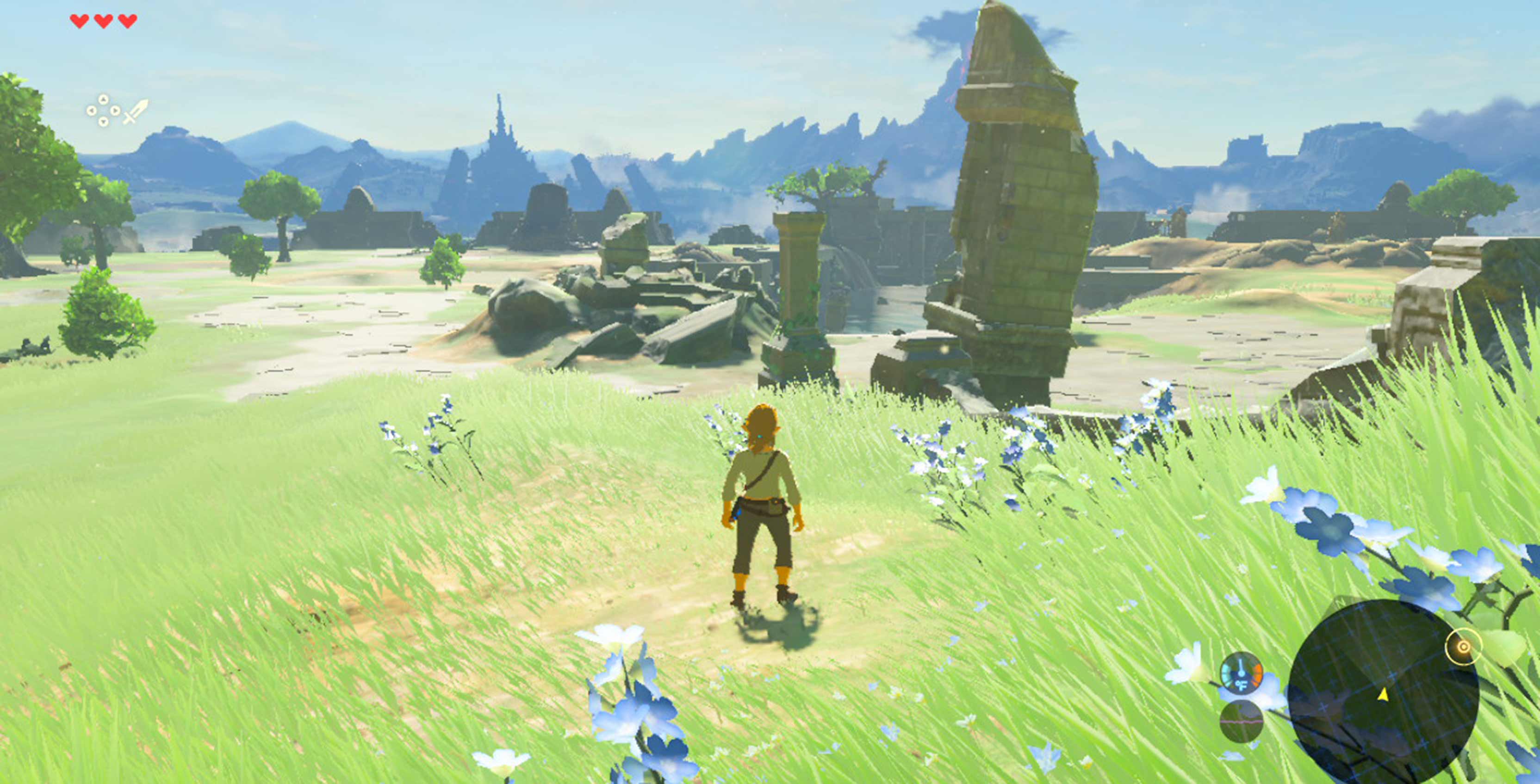Viewport: 1540px width, 784px height.
Task: Toggle the left D-pad arrow for shield swap
Action: 92,111
